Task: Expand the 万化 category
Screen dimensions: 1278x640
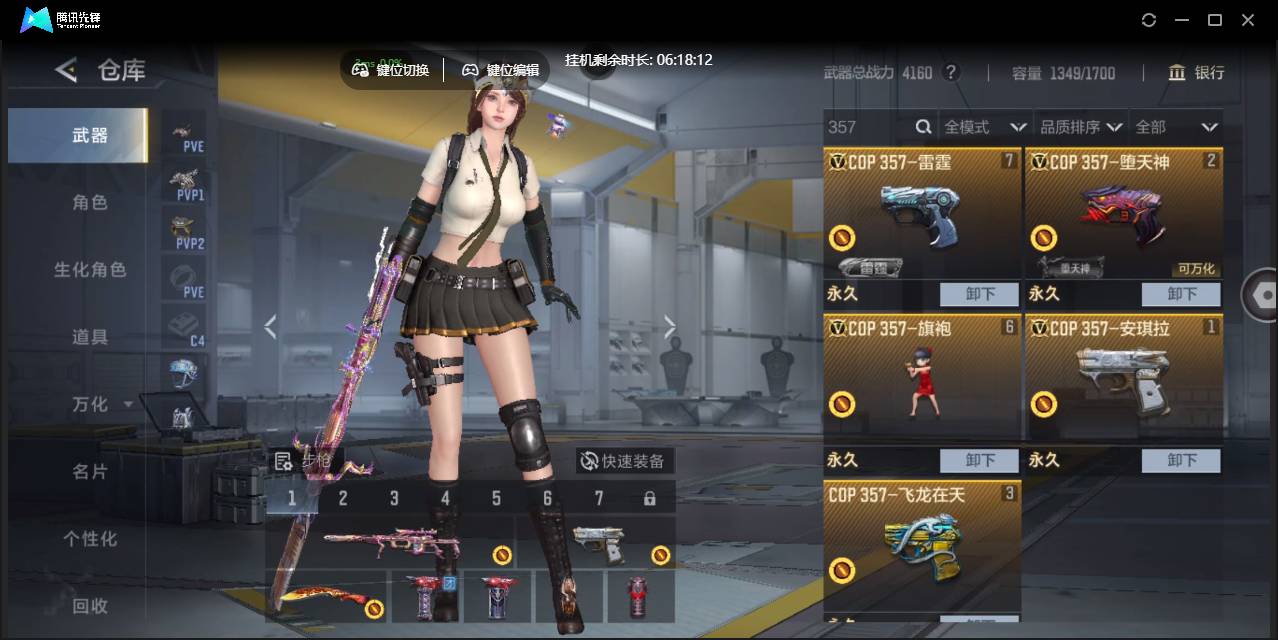Action: point(100,404)
